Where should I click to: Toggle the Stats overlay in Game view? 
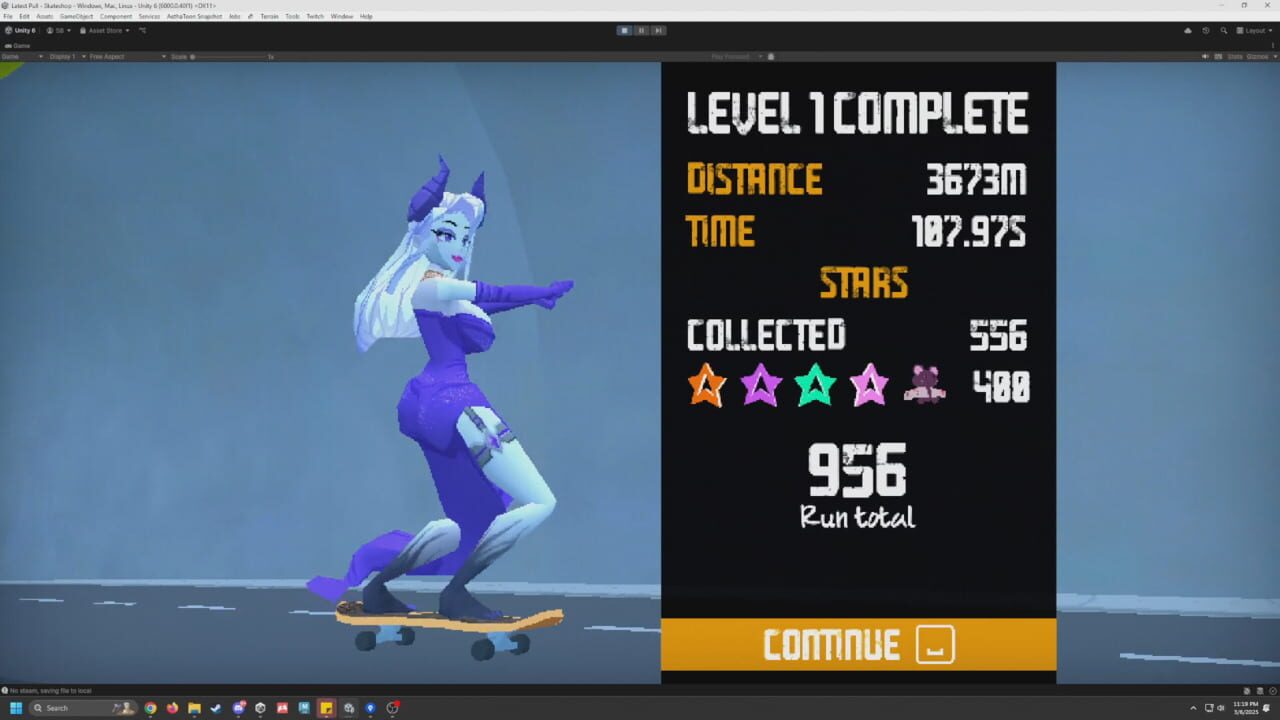[x=1236, y=56]
